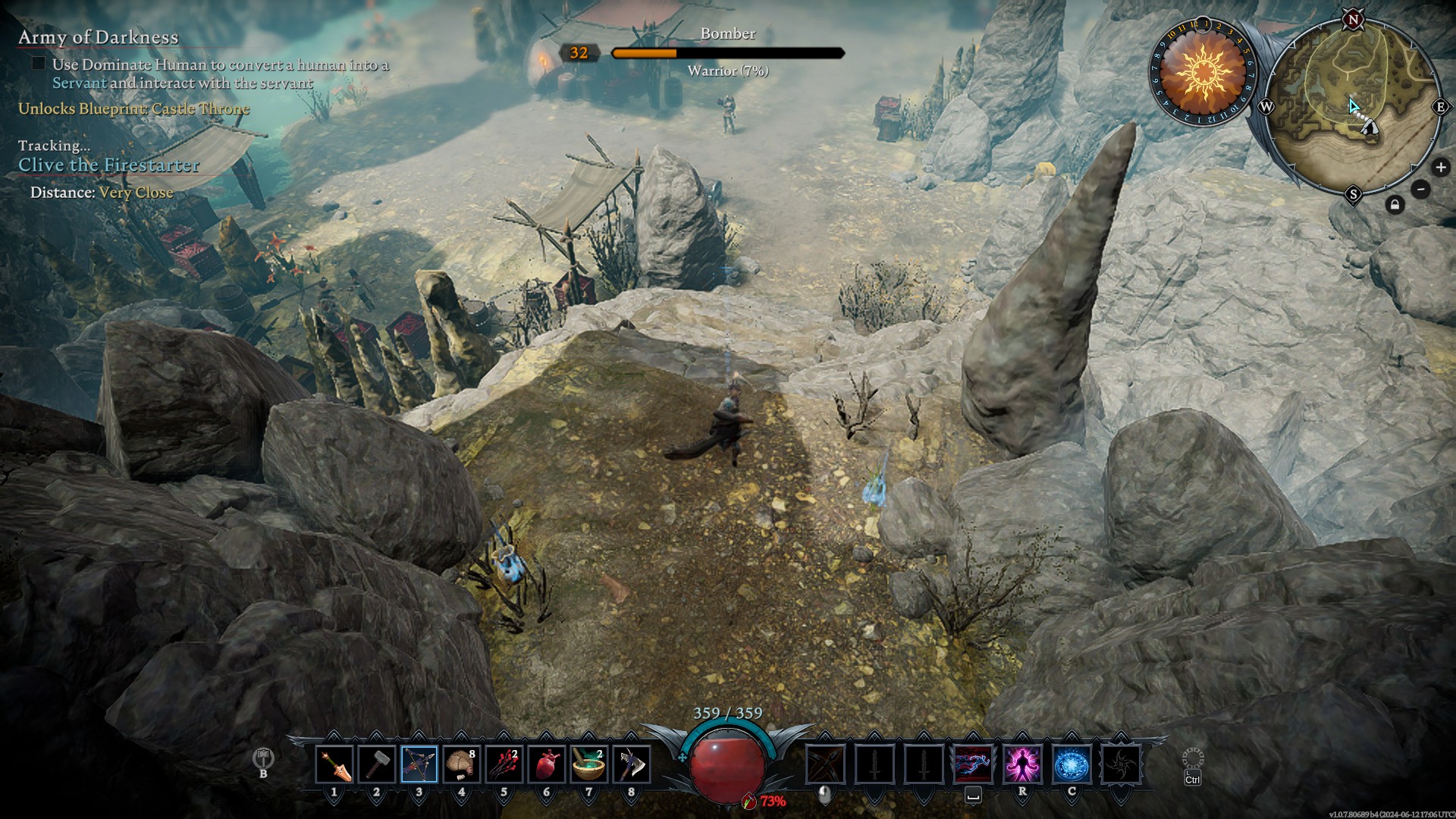
Task: Open the Army of Darkness quest tracker
Action: coord(99,37)
